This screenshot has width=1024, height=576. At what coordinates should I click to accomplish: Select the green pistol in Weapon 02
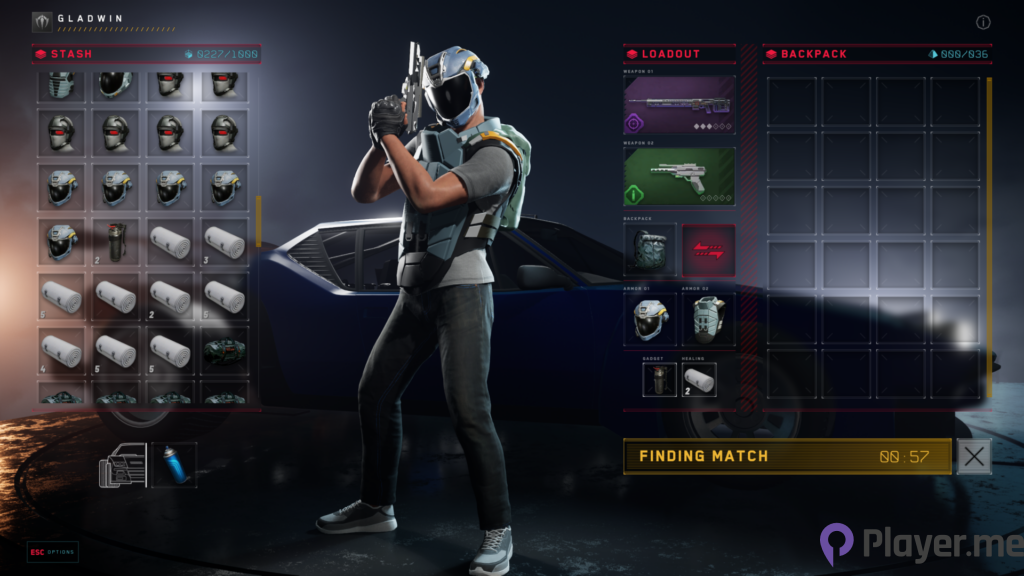(680, 176)
